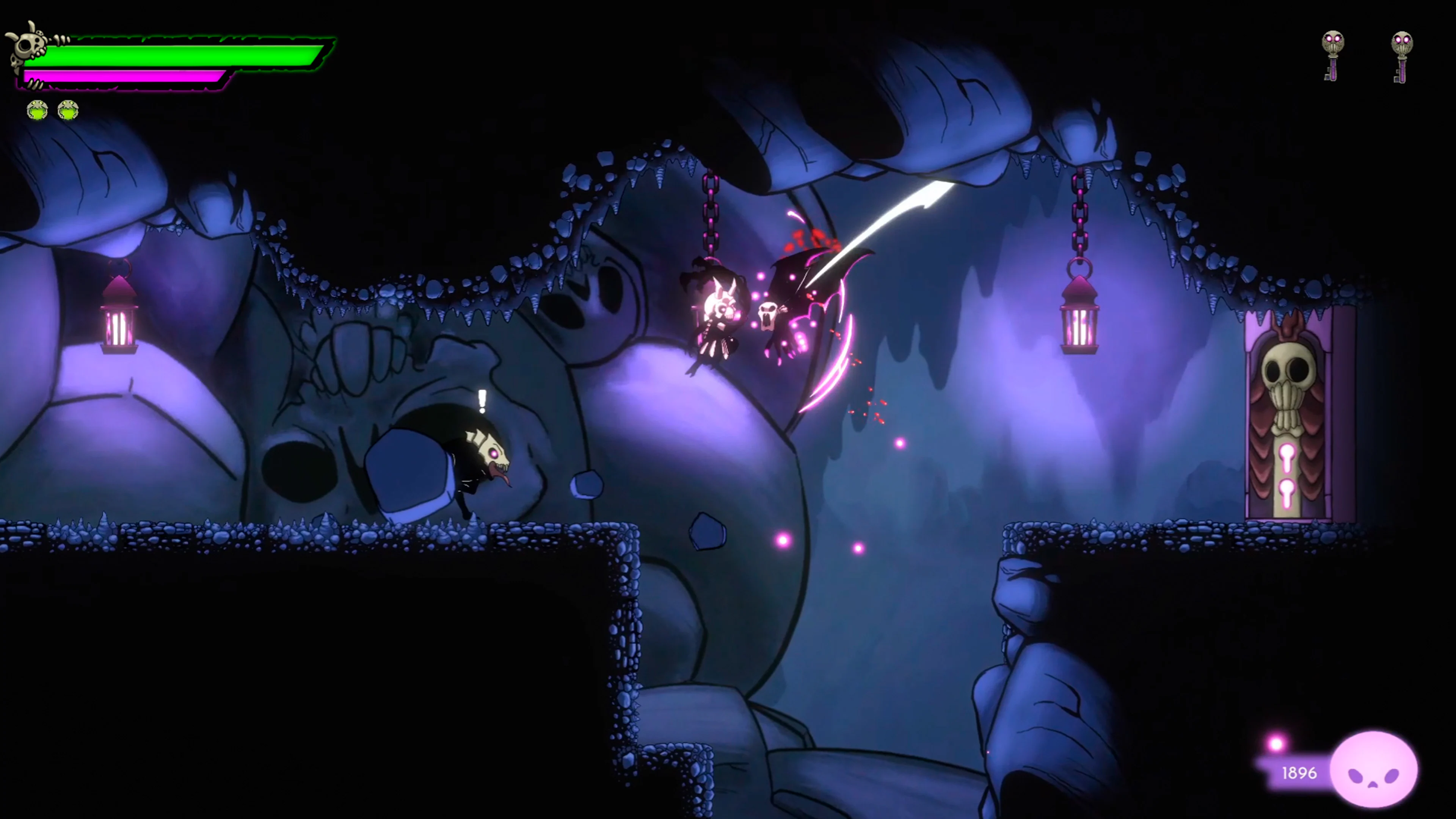Toggle the upper keyhole on the door panel
1456x819 pixels.
pyautogui.click(x=1288, y=455)
